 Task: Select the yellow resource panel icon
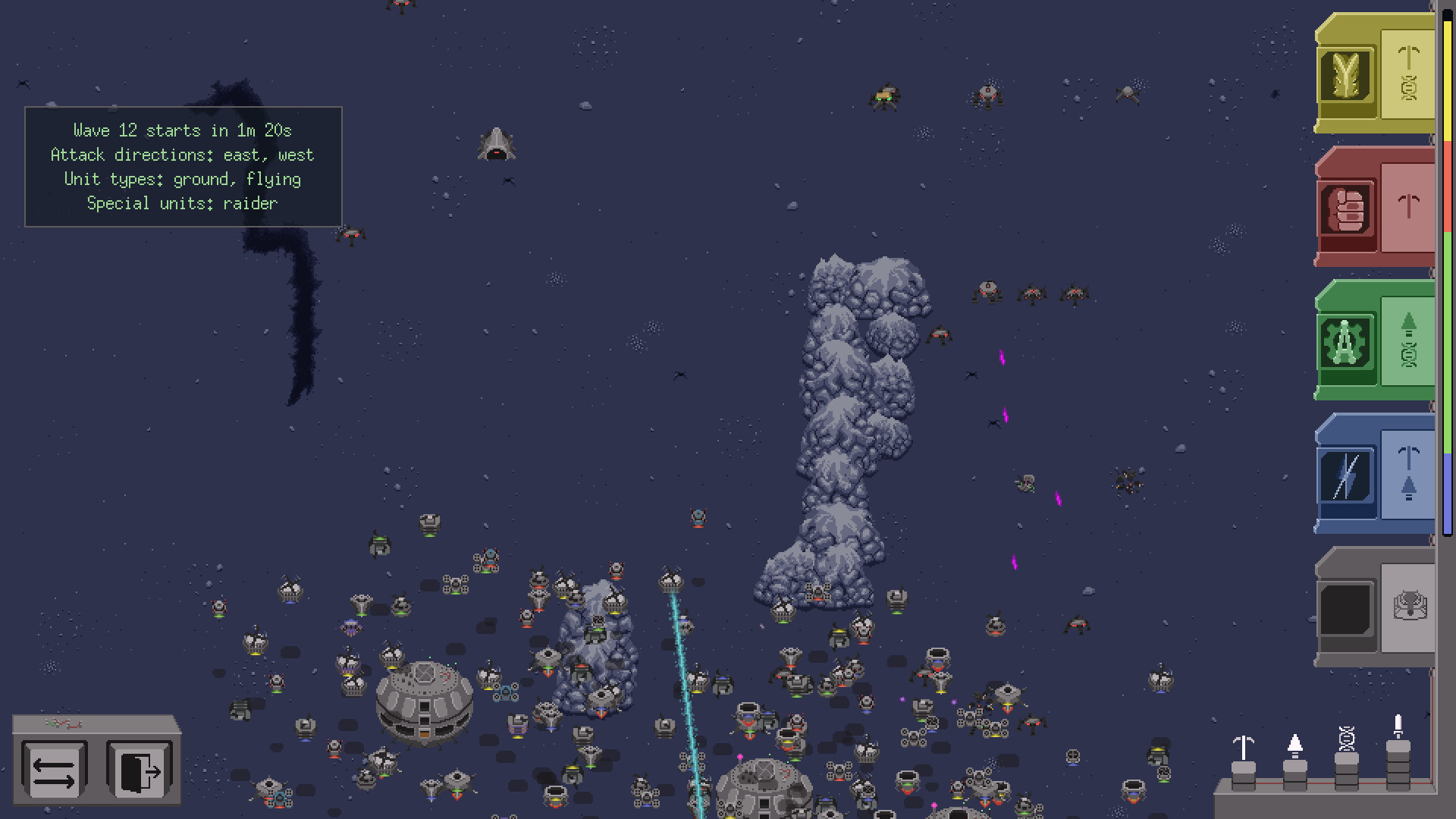click(1346, 76)
